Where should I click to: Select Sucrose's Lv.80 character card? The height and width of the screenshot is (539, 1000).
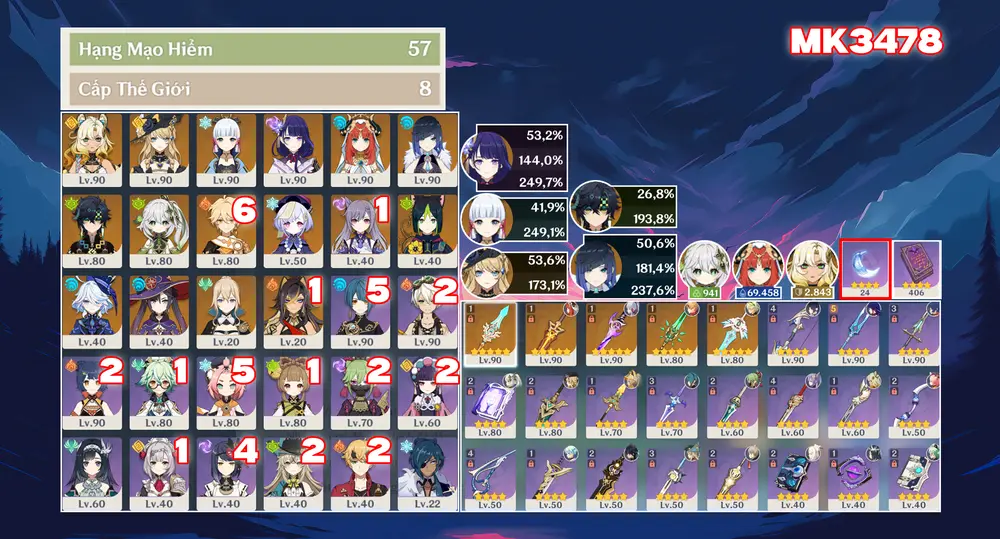[x=159, y=392]
